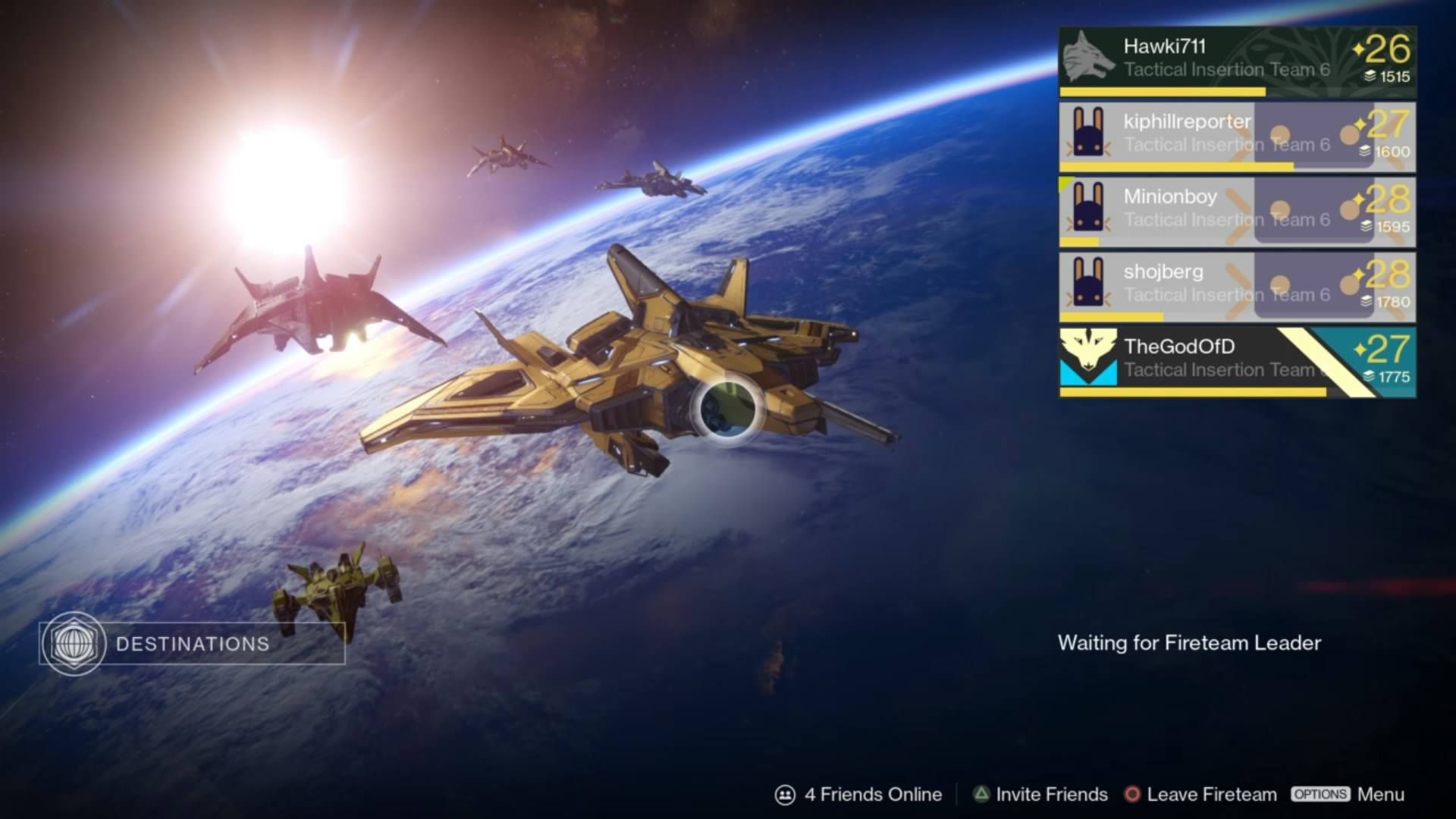Select kiphillreporter from the roster
This screenshot has width=1456, height=819.
tap(1236, 136)
